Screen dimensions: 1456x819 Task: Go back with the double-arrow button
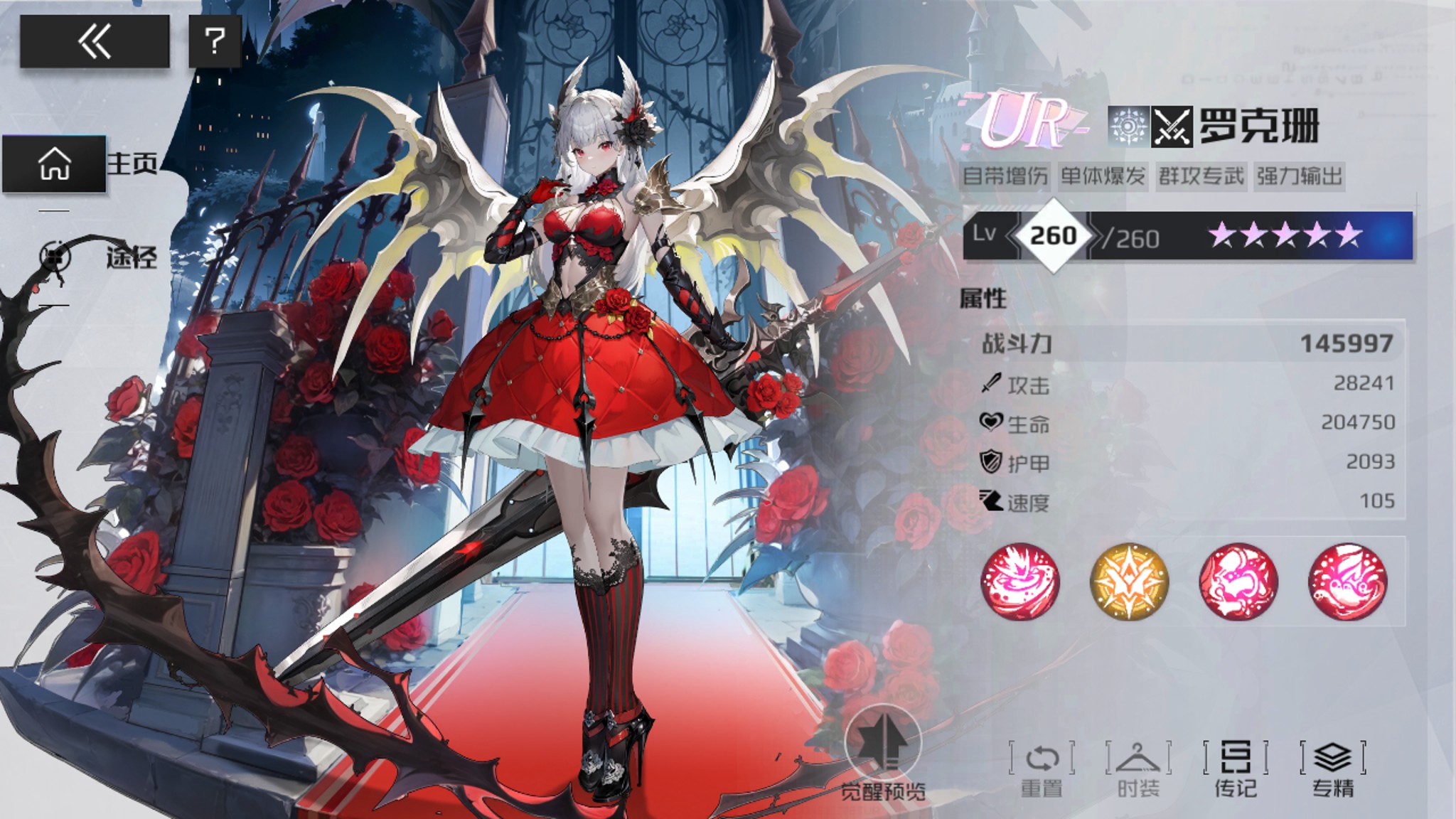(x=95, y=41)
